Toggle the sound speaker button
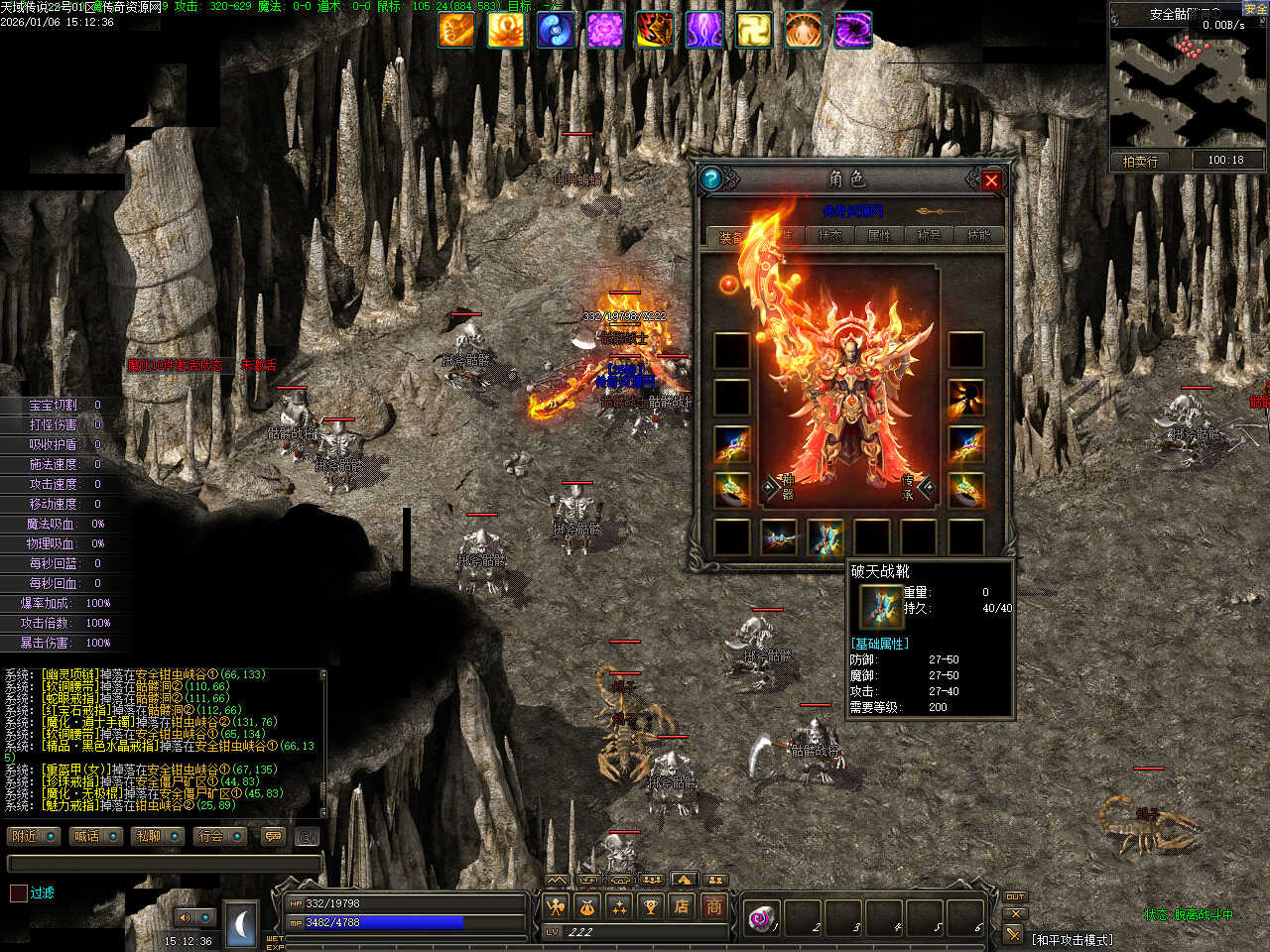1270x952 pixels. tap(185, 917)
